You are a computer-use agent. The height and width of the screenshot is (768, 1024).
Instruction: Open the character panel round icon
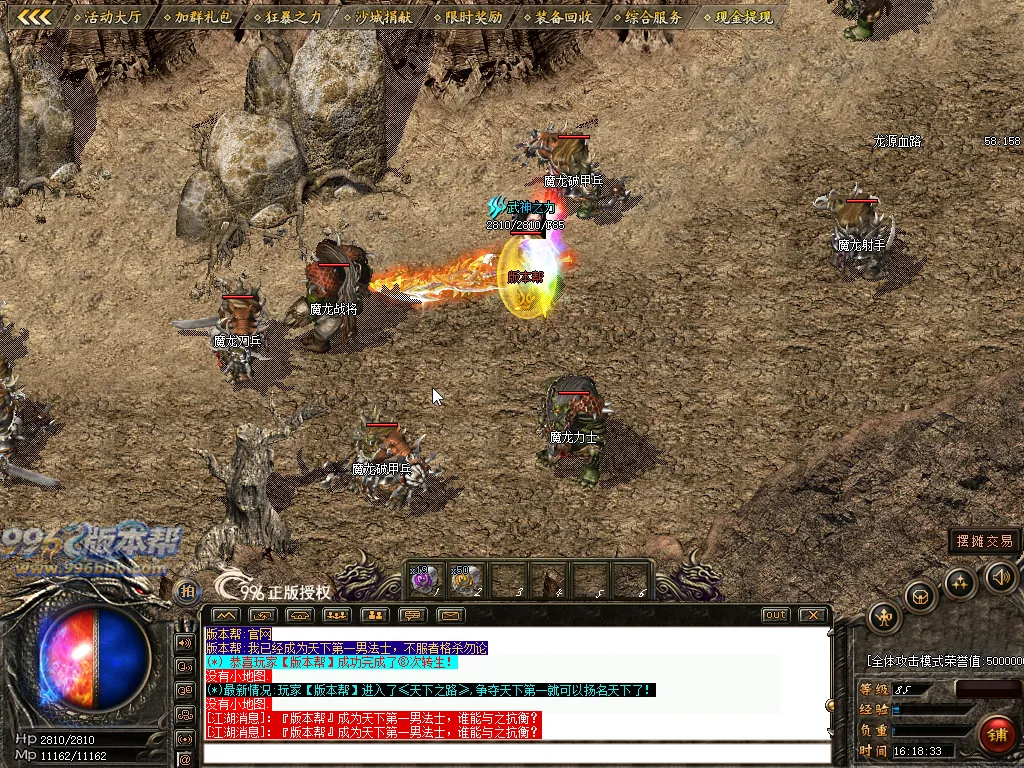(884, 617)
